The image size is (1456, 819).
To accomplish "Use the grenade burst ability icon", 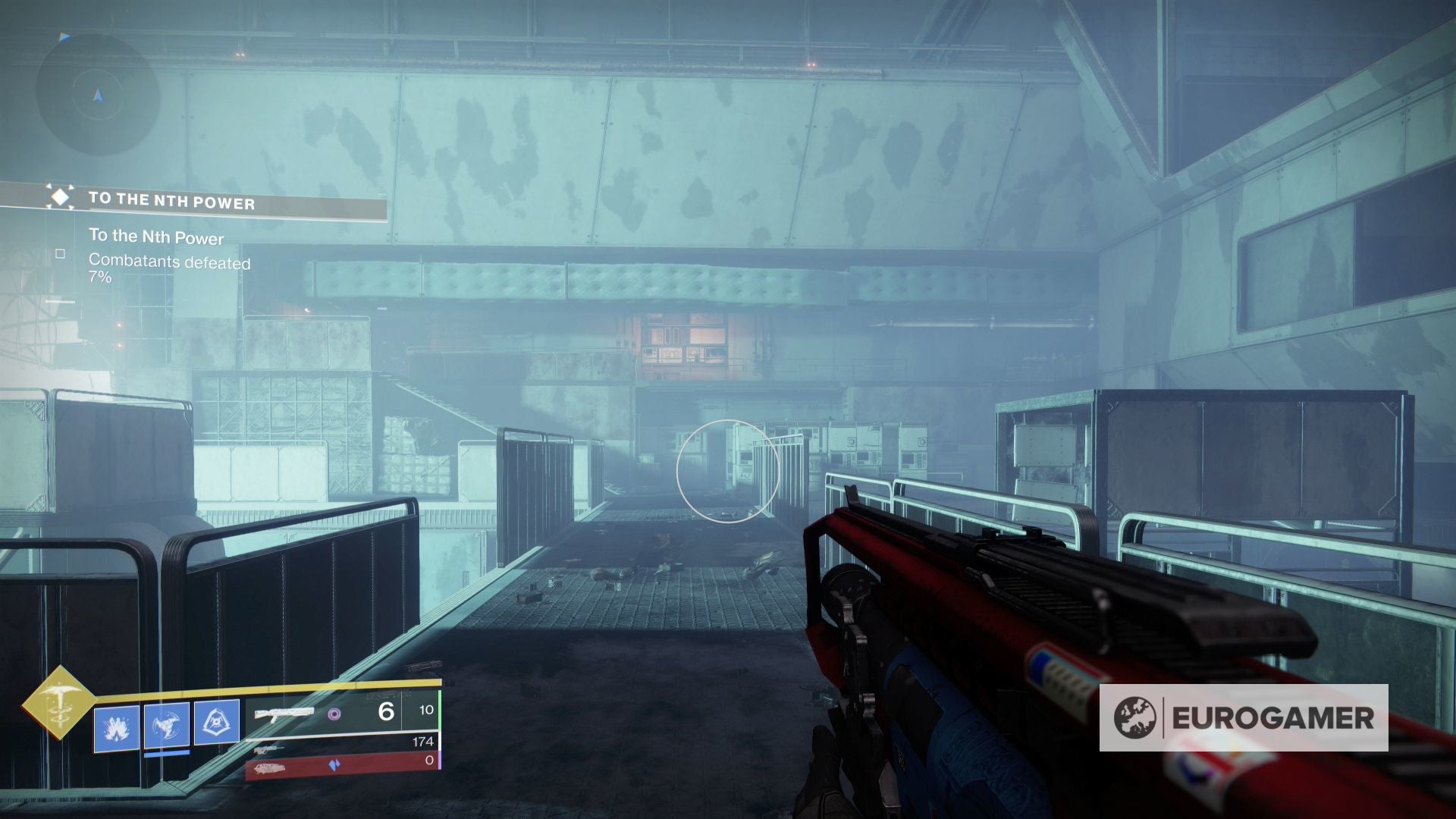I will click(117, 728).
